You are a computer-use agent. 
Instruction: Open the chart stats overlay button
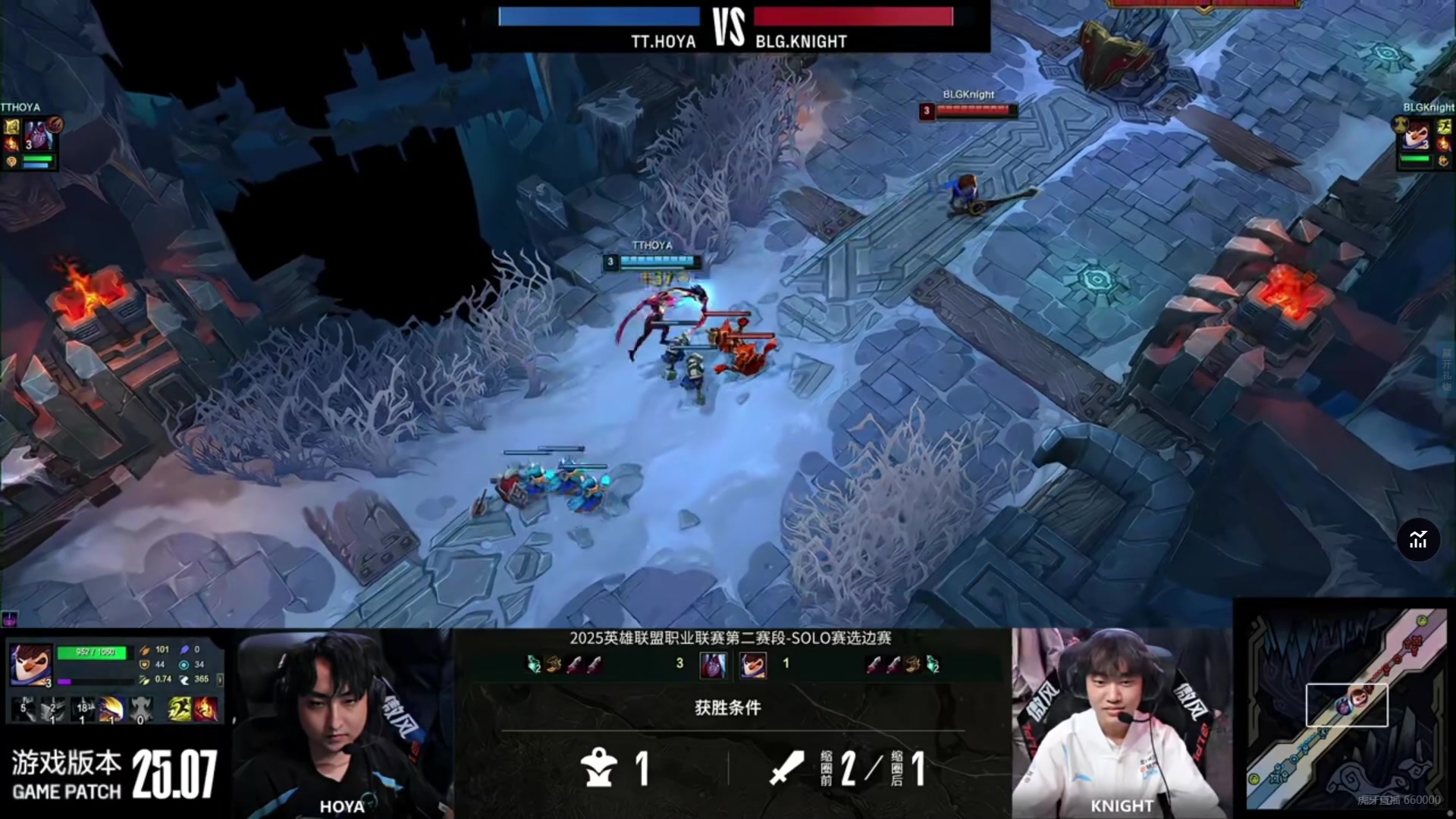pyautogui.click(x=1418, y=540)
